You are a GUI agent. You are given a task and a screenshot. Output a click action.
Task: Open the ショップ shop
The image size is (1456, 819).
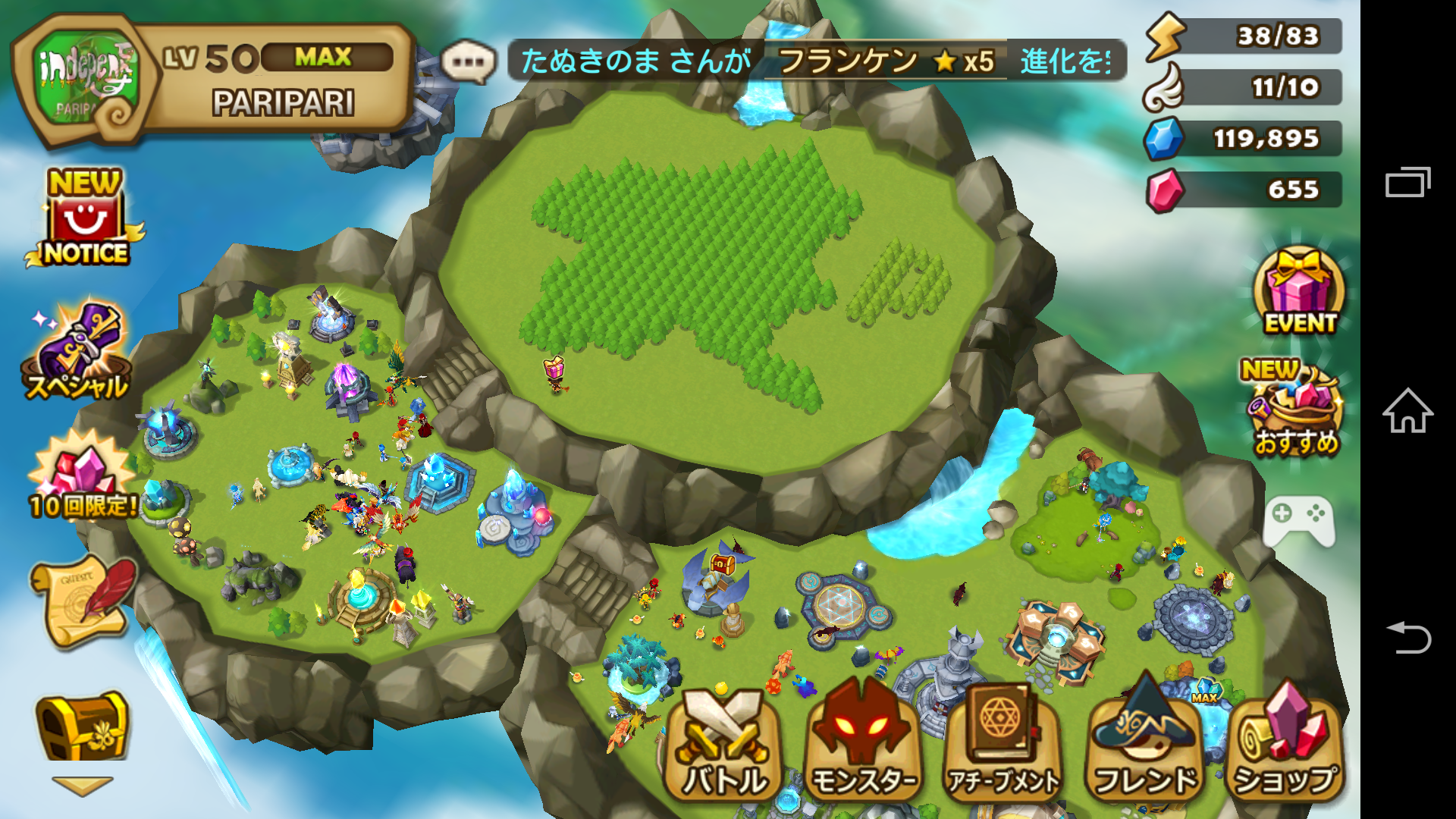click(1285, 747)
